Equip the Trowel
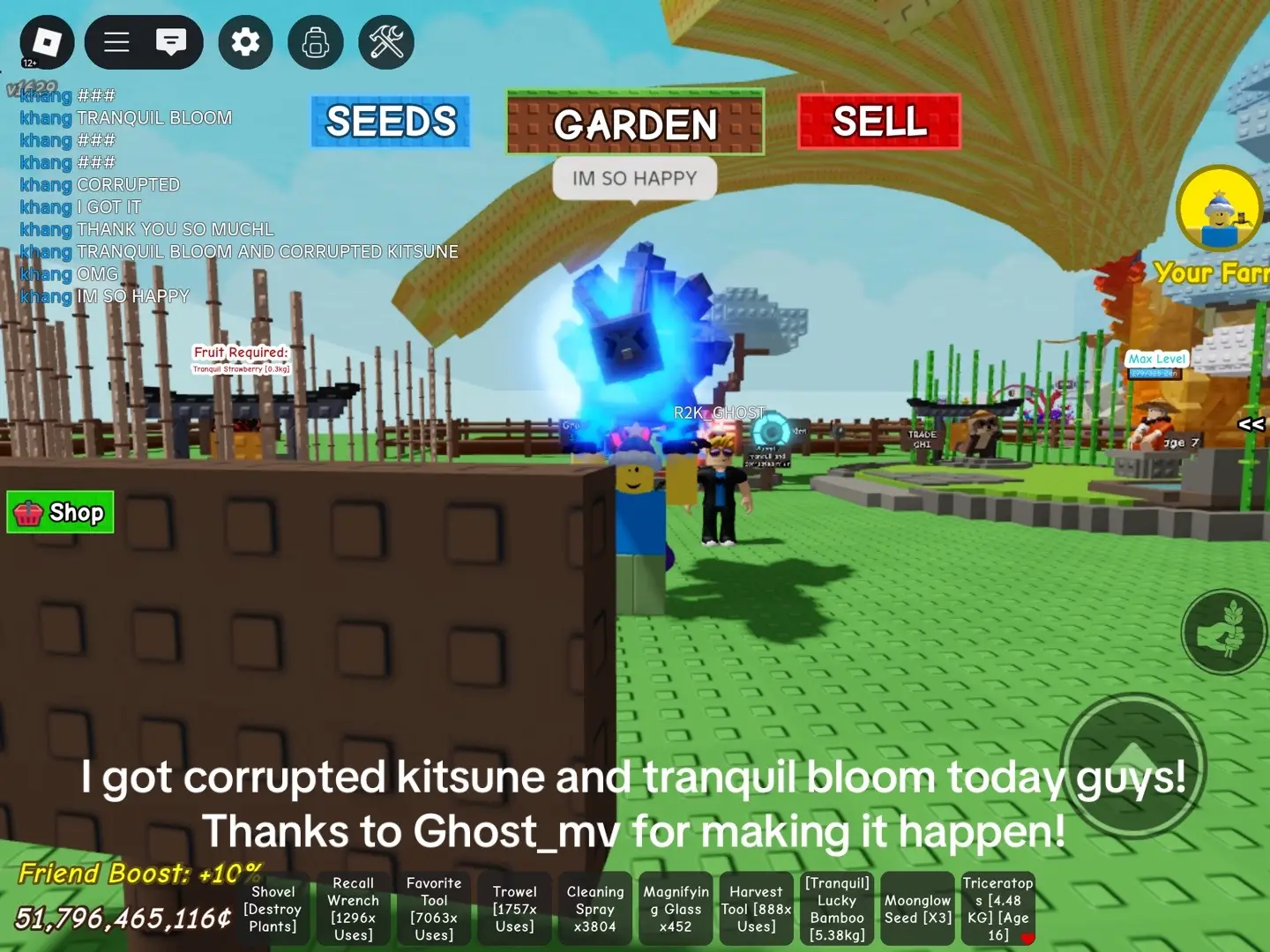 tap(514, 909)
